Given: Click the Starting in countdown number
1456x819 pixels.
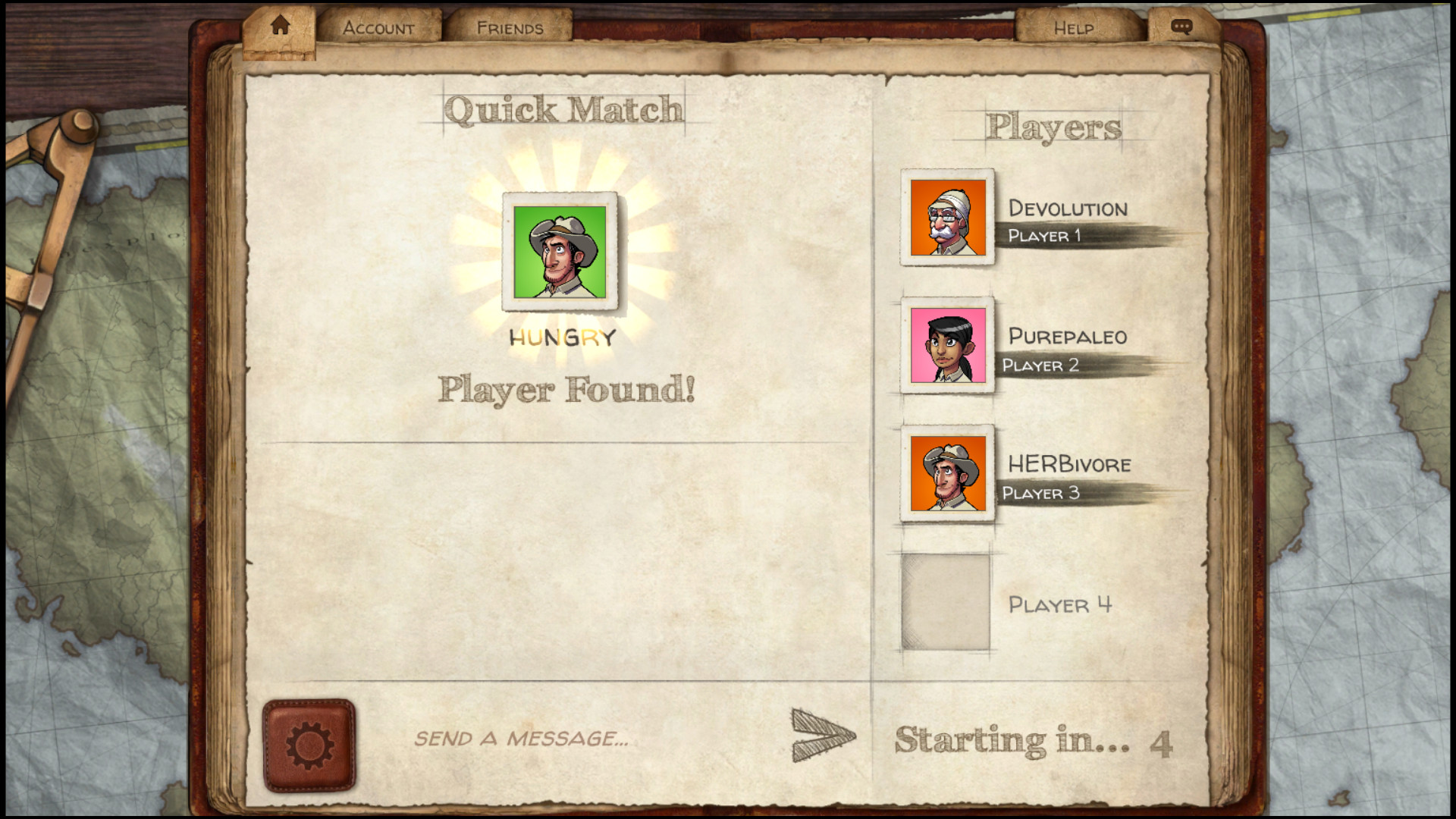Looking at the screenshot, I should pos(1163,741).
